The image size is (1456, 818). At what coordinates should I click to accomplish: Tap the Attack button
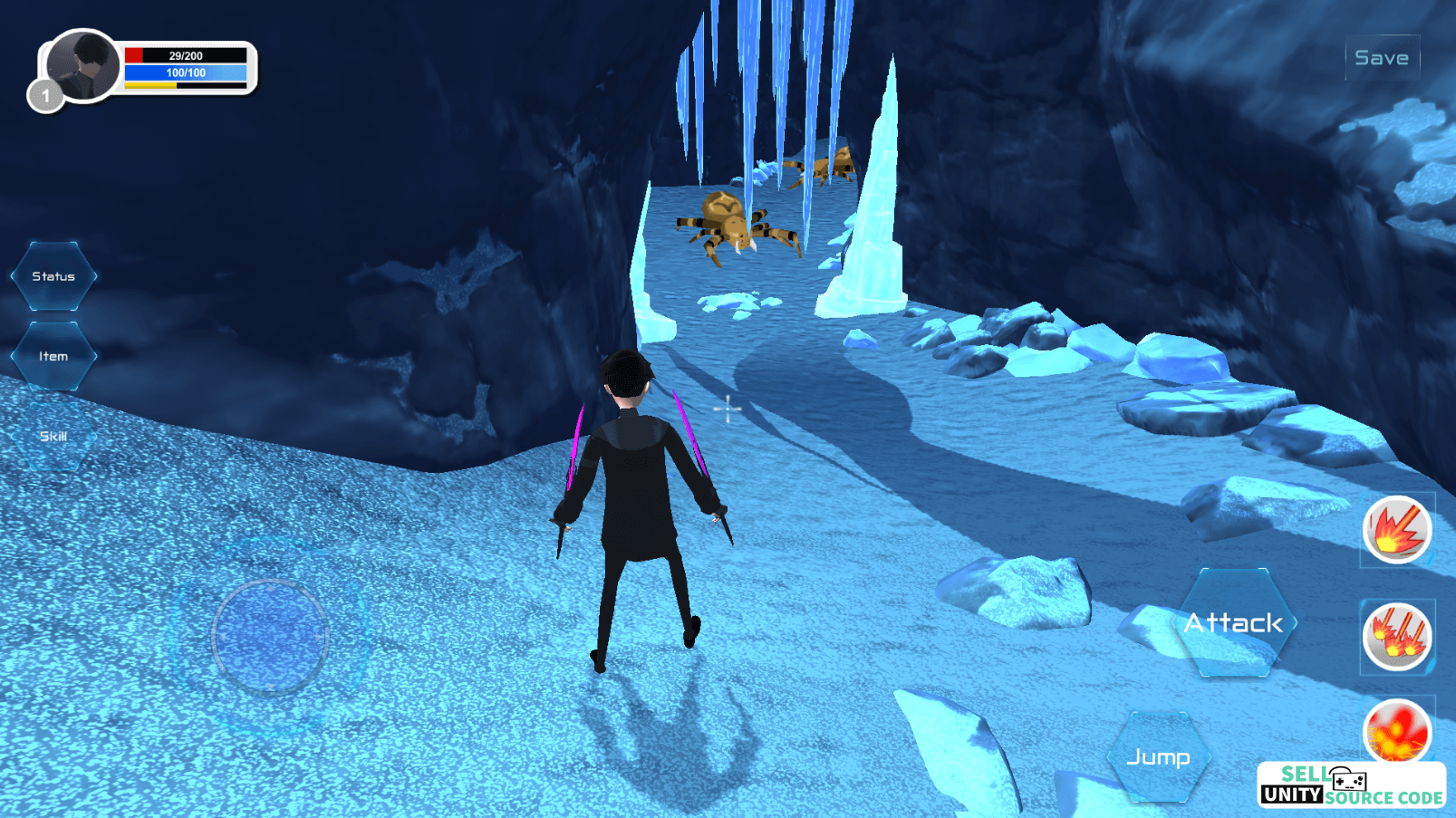(1233, 623)
